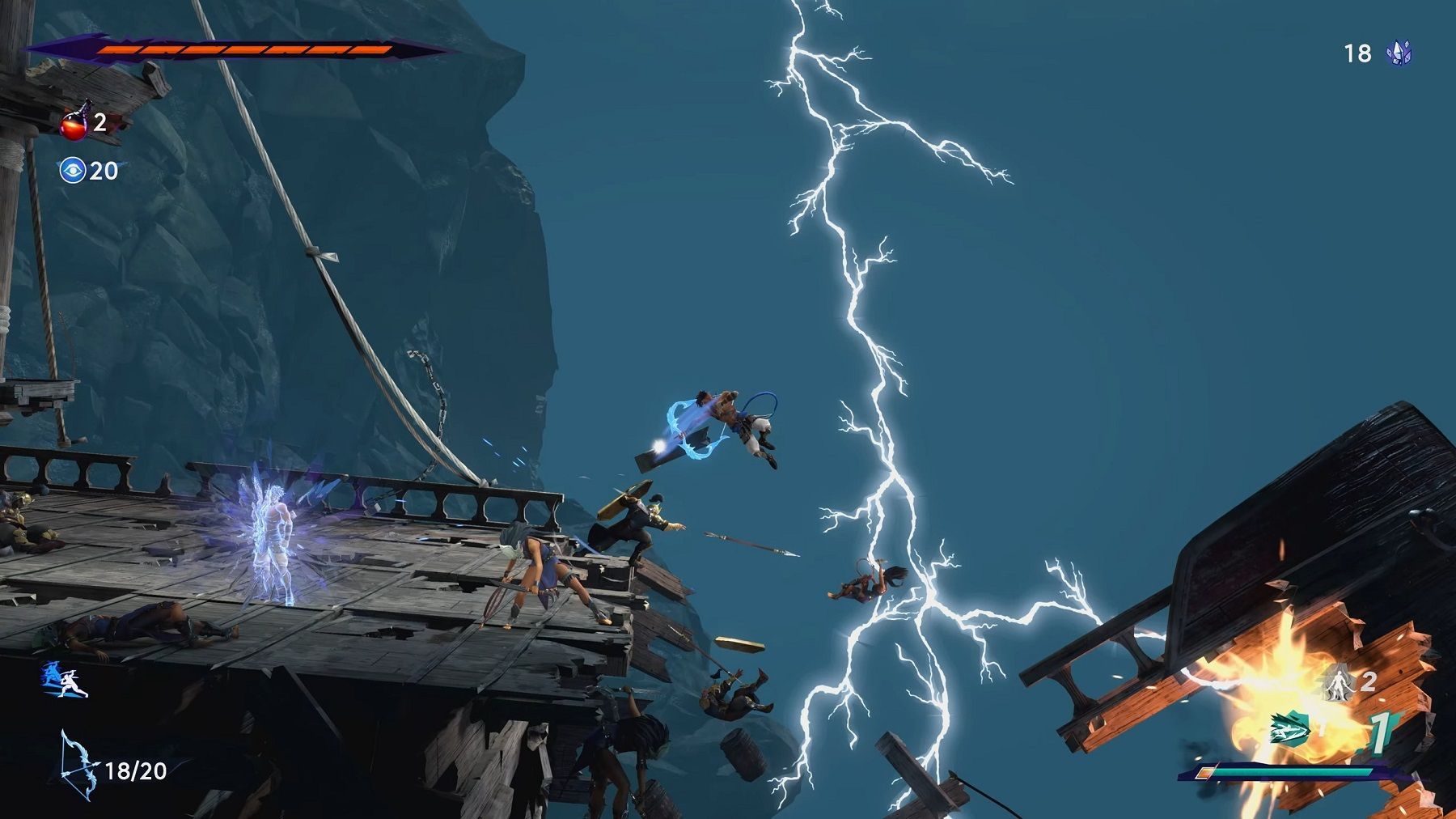Select the red health potion icon
The height and width of the screenshot is (819, 1456).
[74, 126]
